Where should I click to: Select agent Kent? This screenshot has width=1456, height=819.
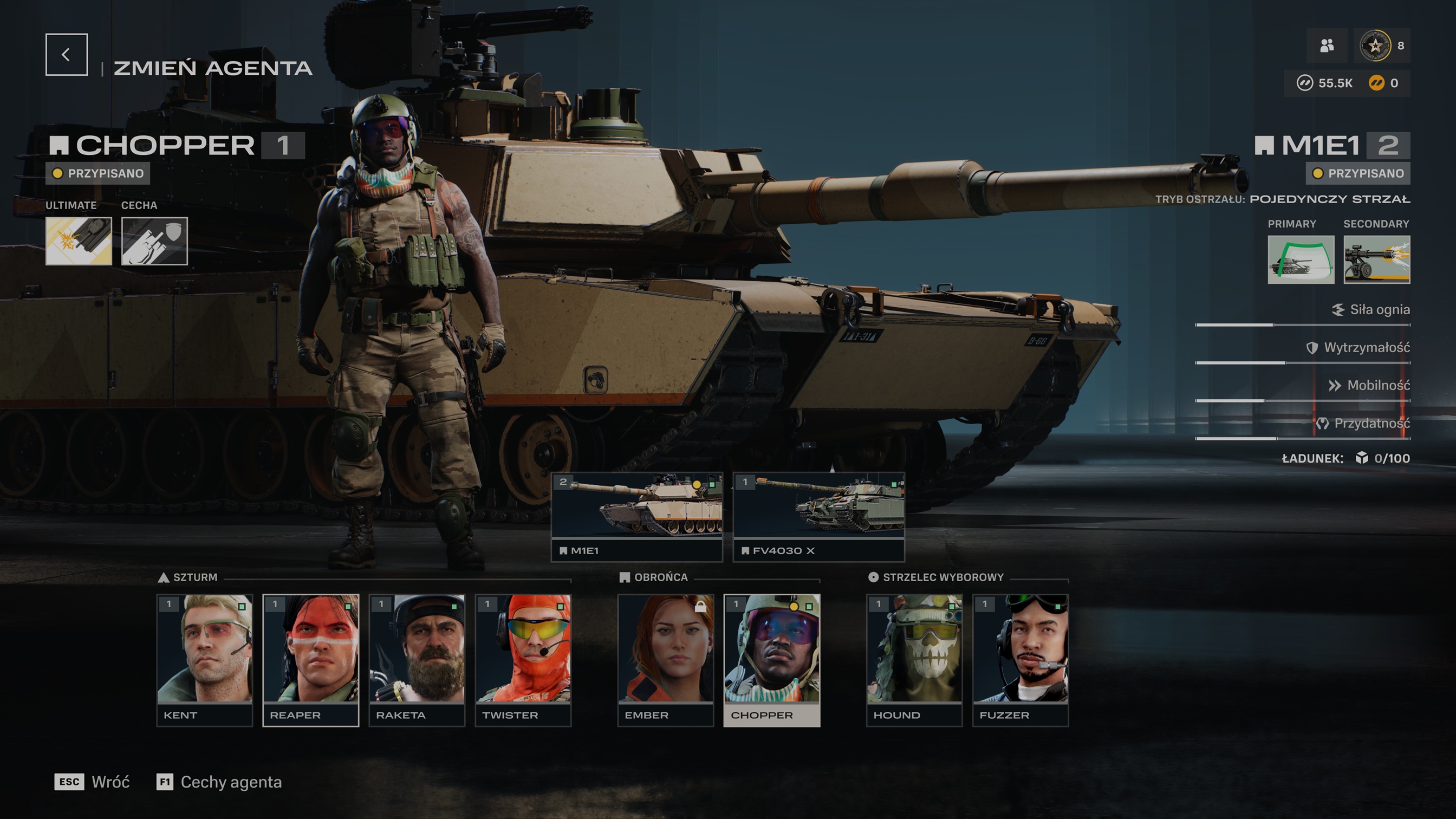(x=204, y=659)
